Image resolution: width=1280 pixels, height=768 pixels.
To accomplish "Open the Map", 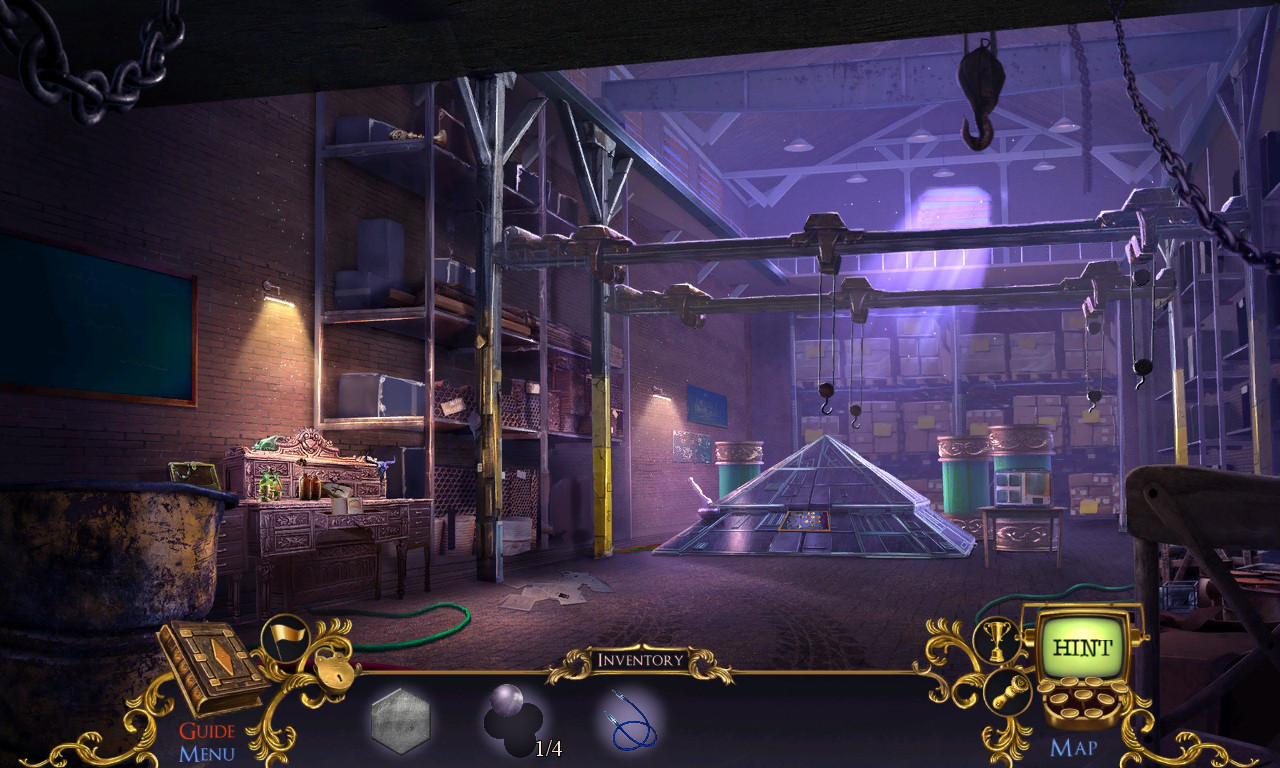I will coord(1075,745).
